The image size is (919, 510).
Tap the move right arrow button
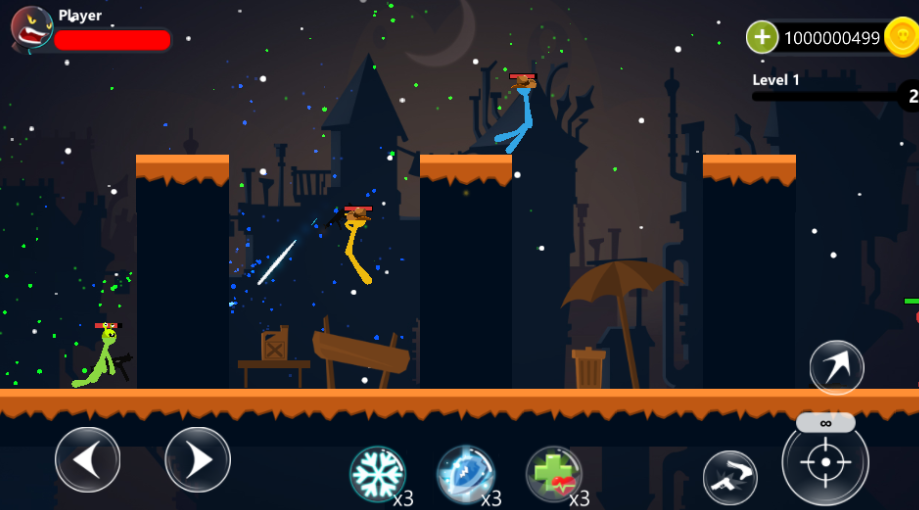point(198,459)
